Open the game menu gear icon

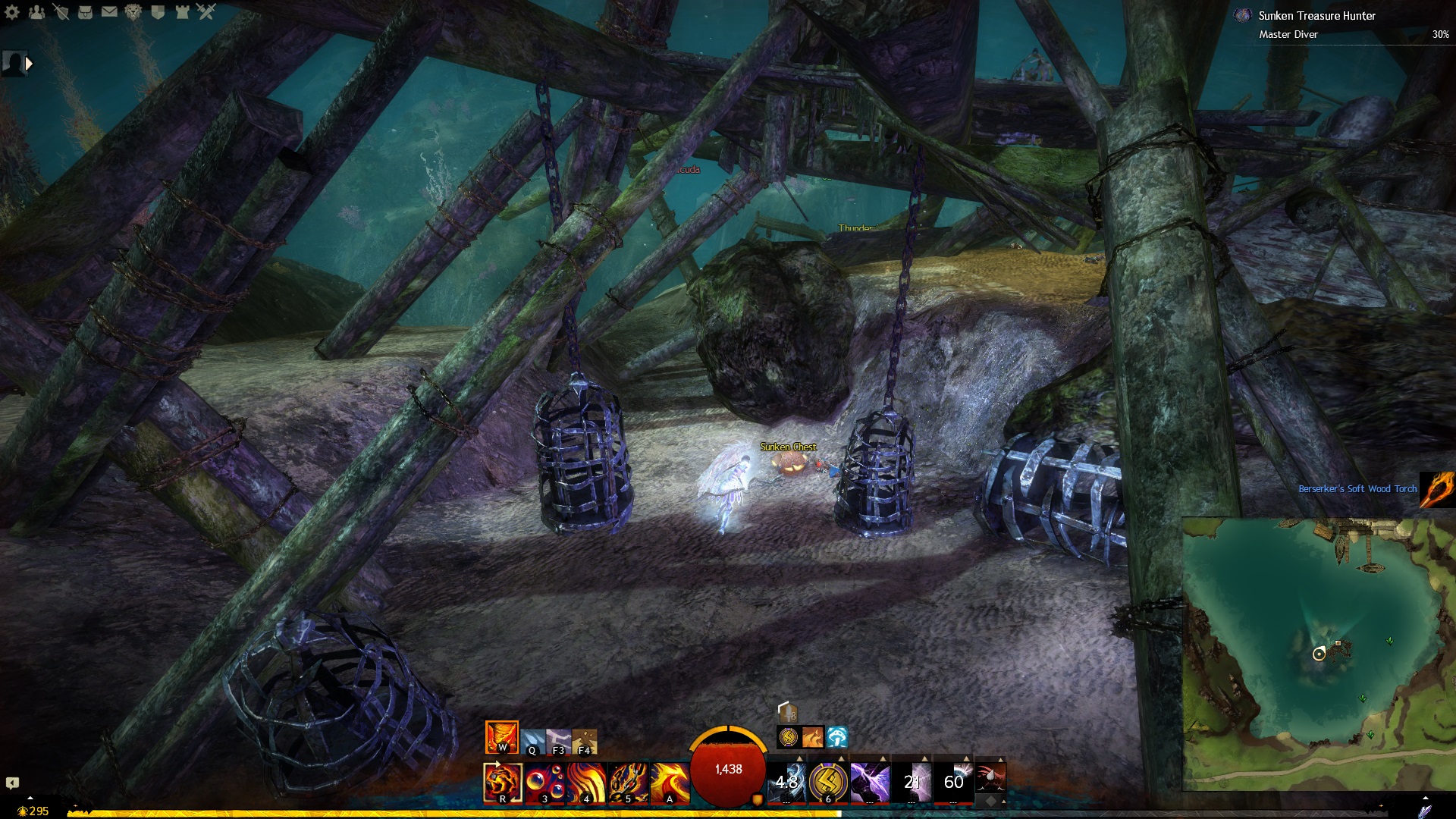click(x=12, y=12)
